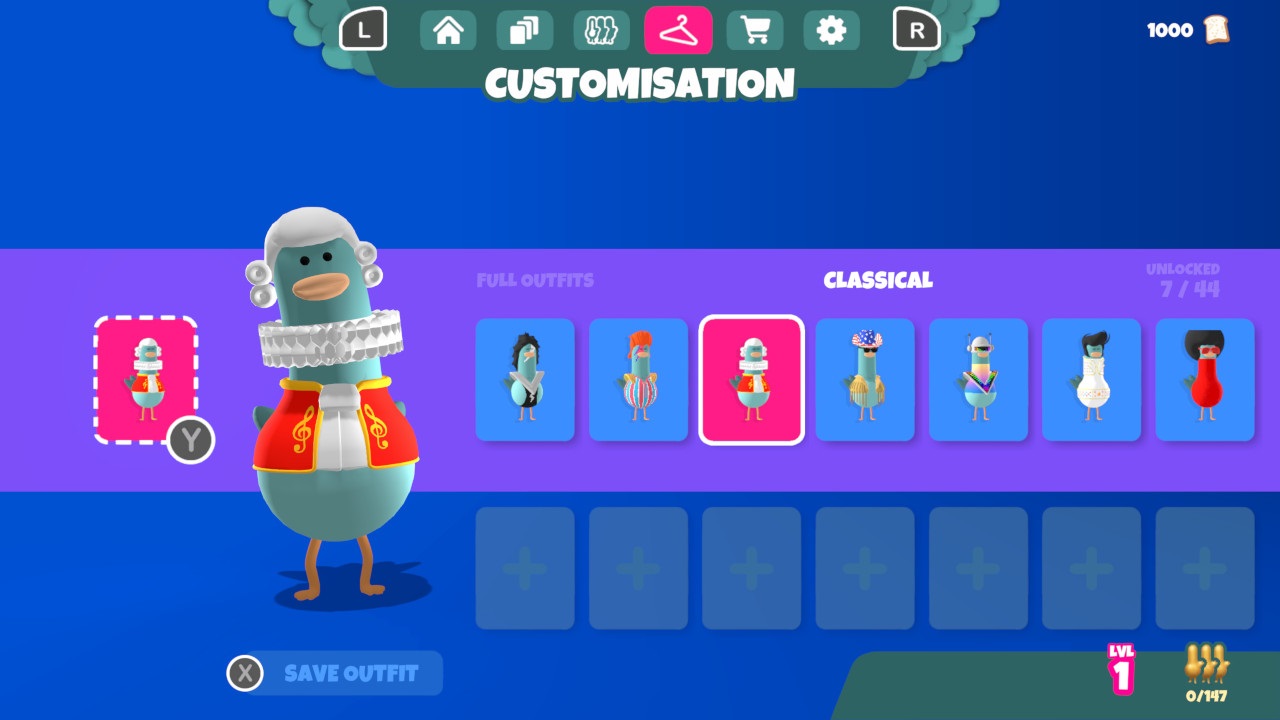Select the American flag hat outfit thumbnail
The image size is (1280, 720).
click(864, 380)
